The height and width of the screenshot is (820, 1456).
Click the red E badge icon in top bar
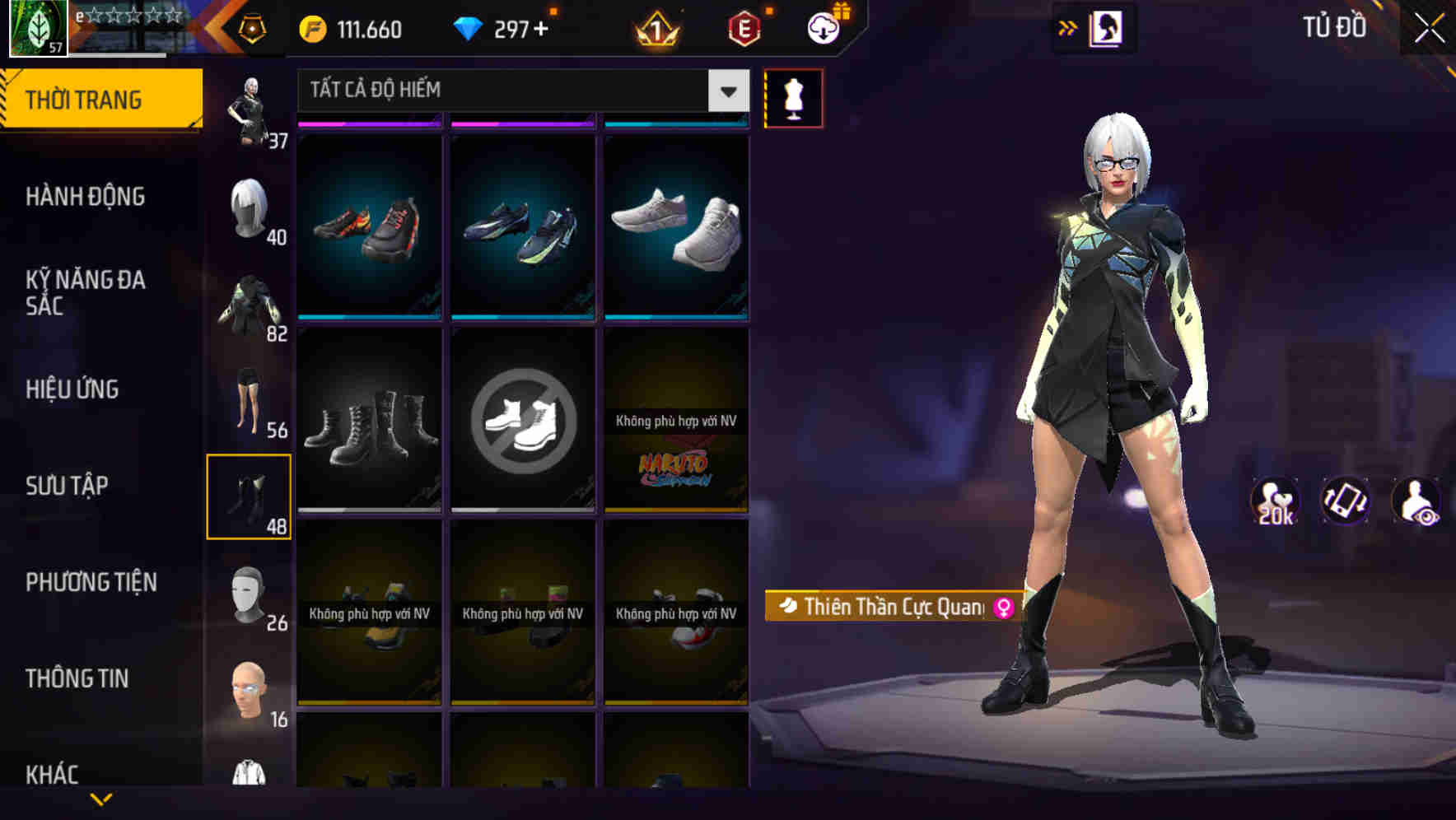pyautogui.click(x=742, y=30)
